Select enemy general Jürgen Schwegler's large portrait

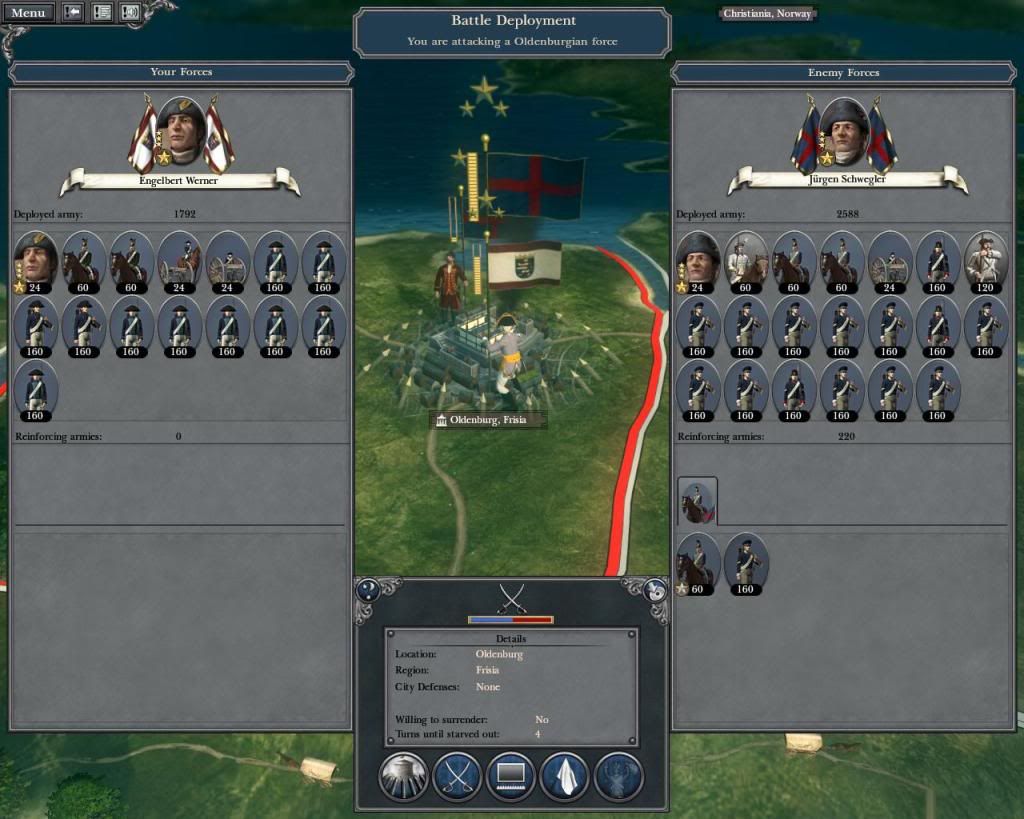846,132
